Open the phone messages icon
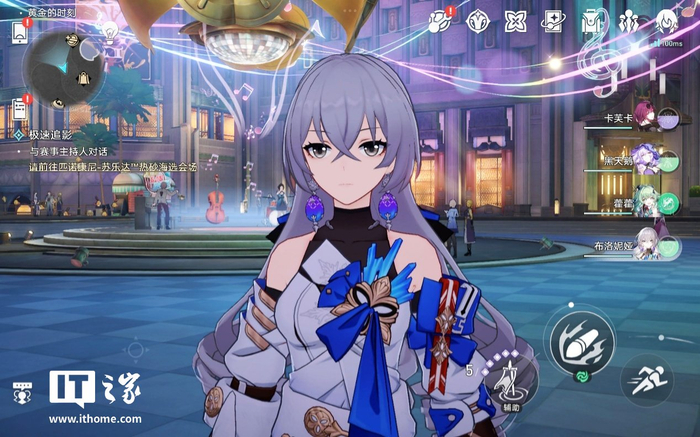 (x=20, y=31)
